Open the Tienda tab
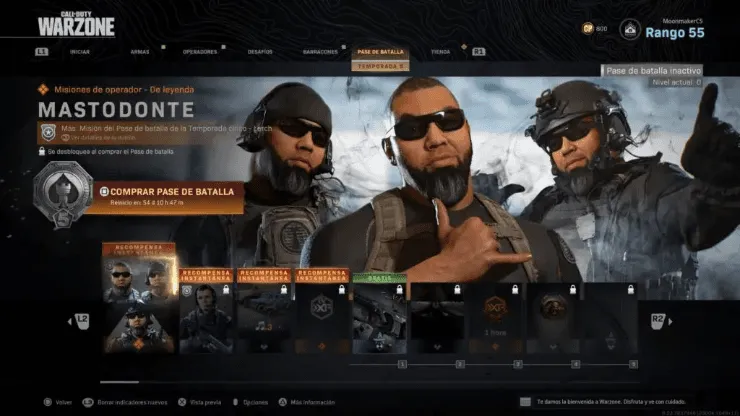Screen dimensions: 740x416 [x=439, y=51]
